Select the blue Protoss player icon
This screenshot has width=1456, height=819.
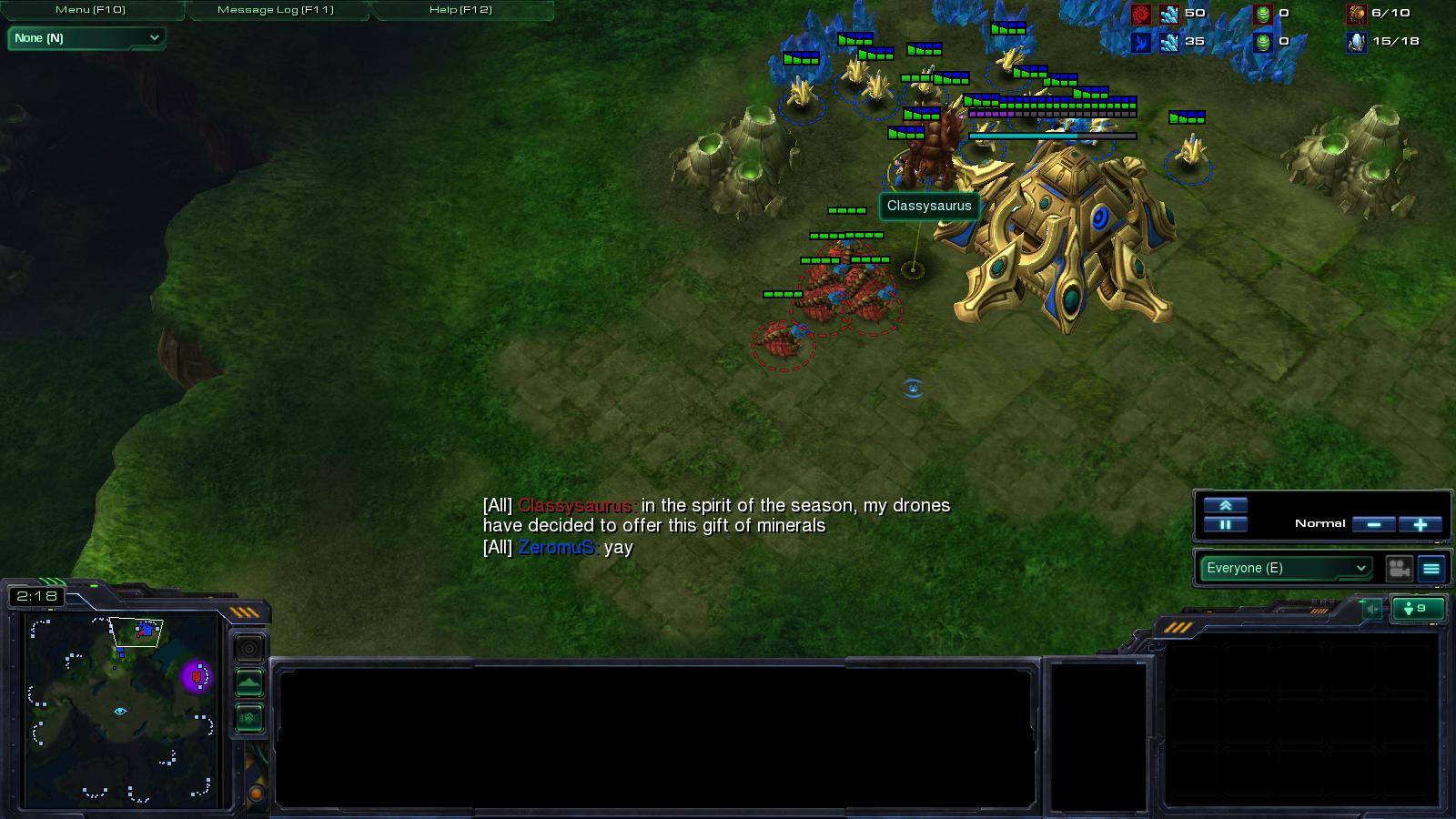tap(1141, 42)
